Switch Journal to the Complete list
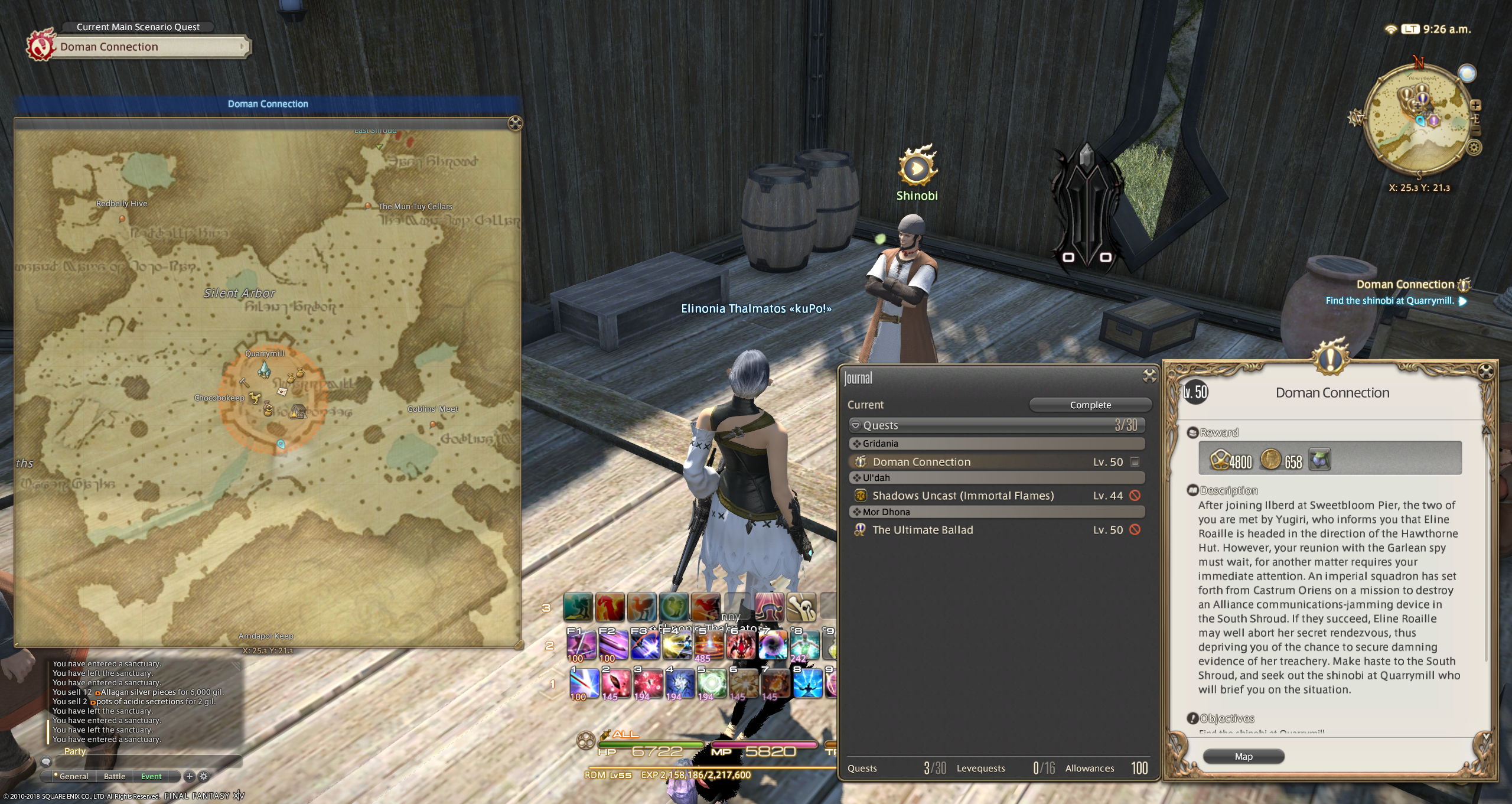The image size is (1512, 804). 1090,405
